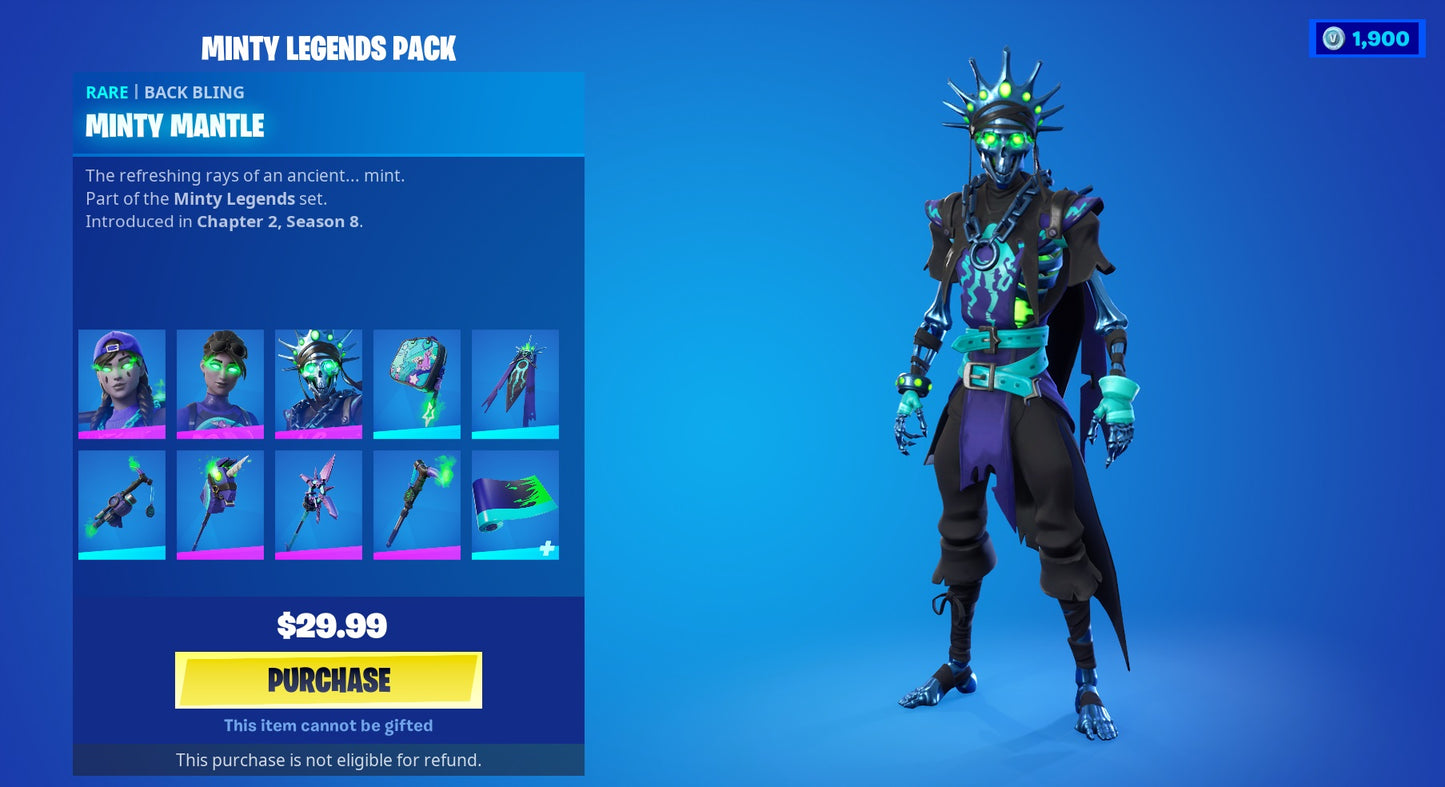Viewport: 1445px width, 787px height.
Task: View the minty lunchbox back bling item
Action: [416, 383]
